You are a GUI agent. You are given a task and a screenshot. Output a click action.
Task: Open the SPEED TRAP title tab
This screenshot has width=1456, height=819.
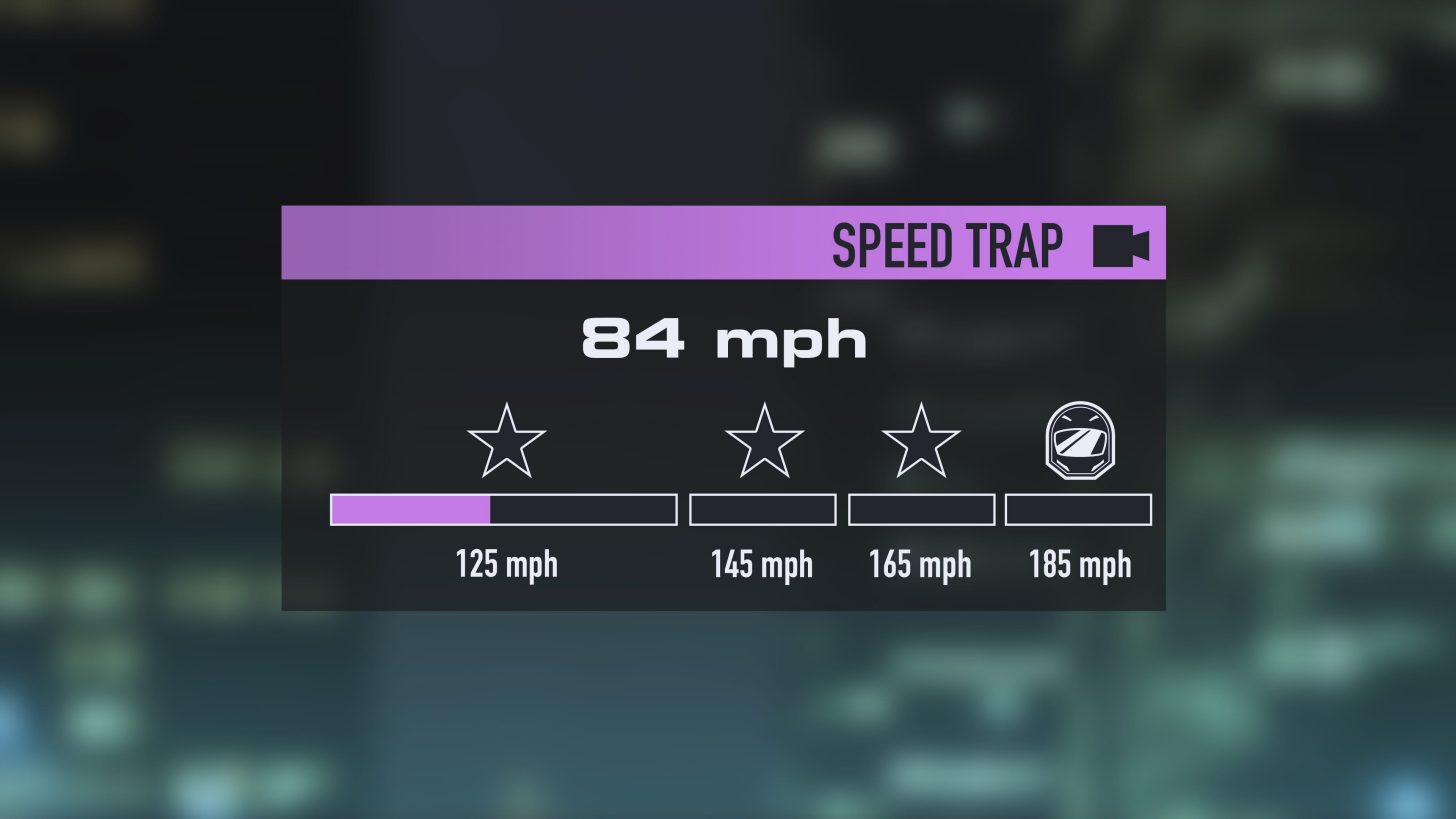point(948,245)
